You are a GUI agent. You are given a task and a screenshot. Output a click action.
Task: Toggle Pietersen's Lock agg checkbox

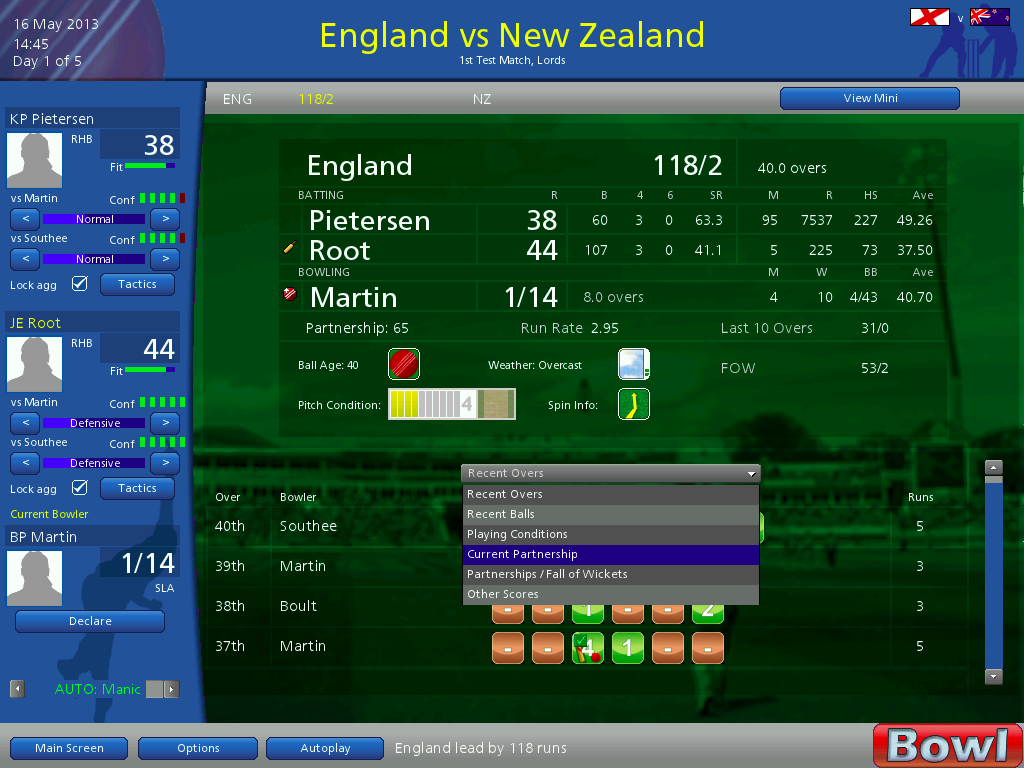(80, 285)
